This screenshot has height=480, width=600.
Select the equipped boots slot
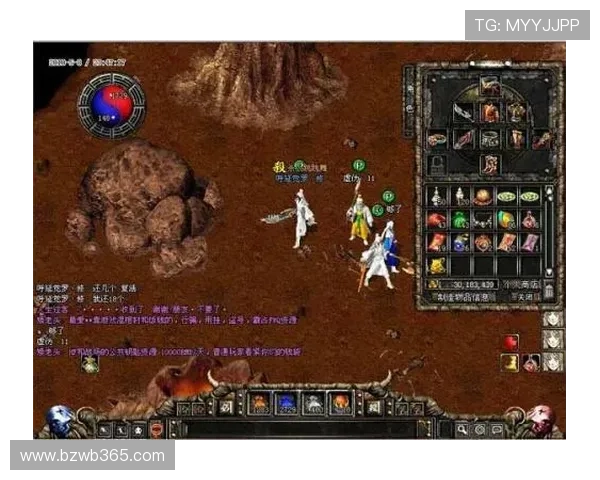489,163
